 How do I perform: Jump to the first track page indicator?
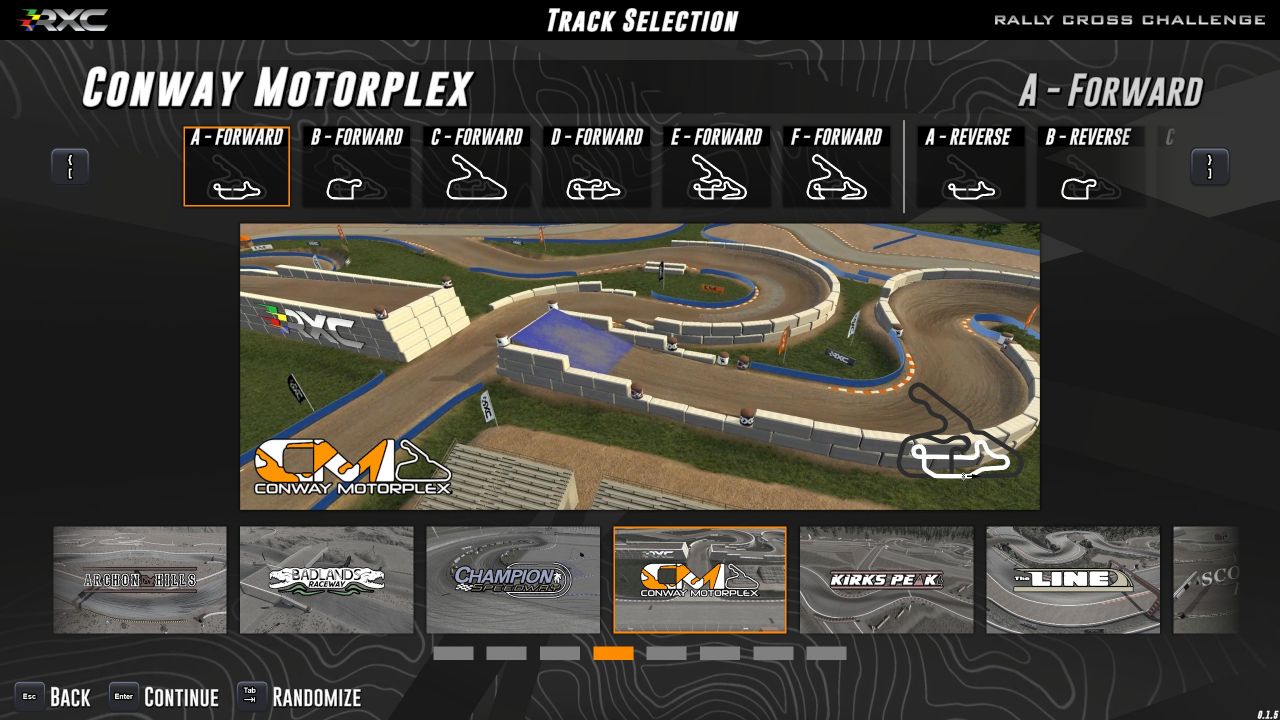tap(453, 653)
